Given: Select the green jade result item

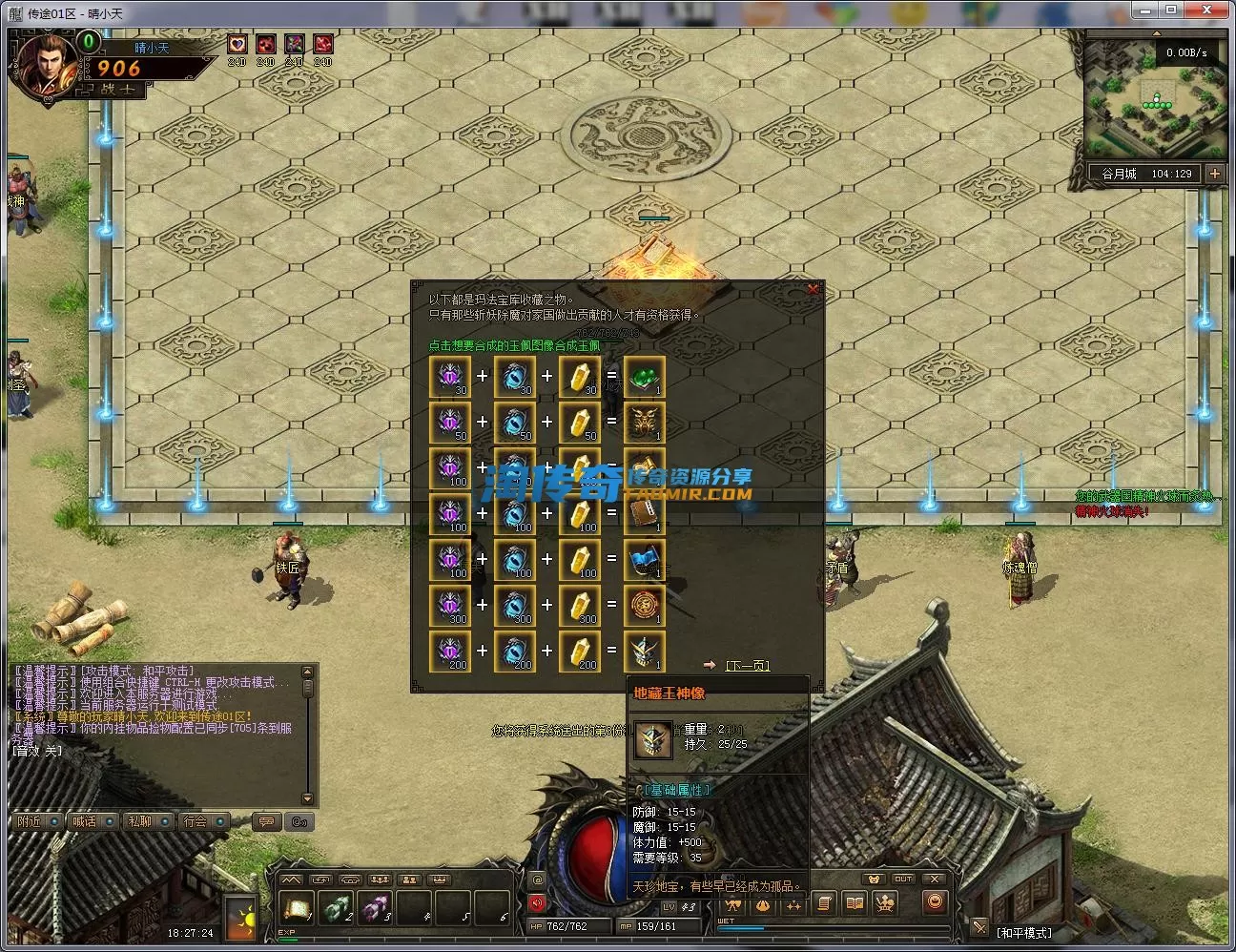Looking at the screenshot, I should (644, 376).
